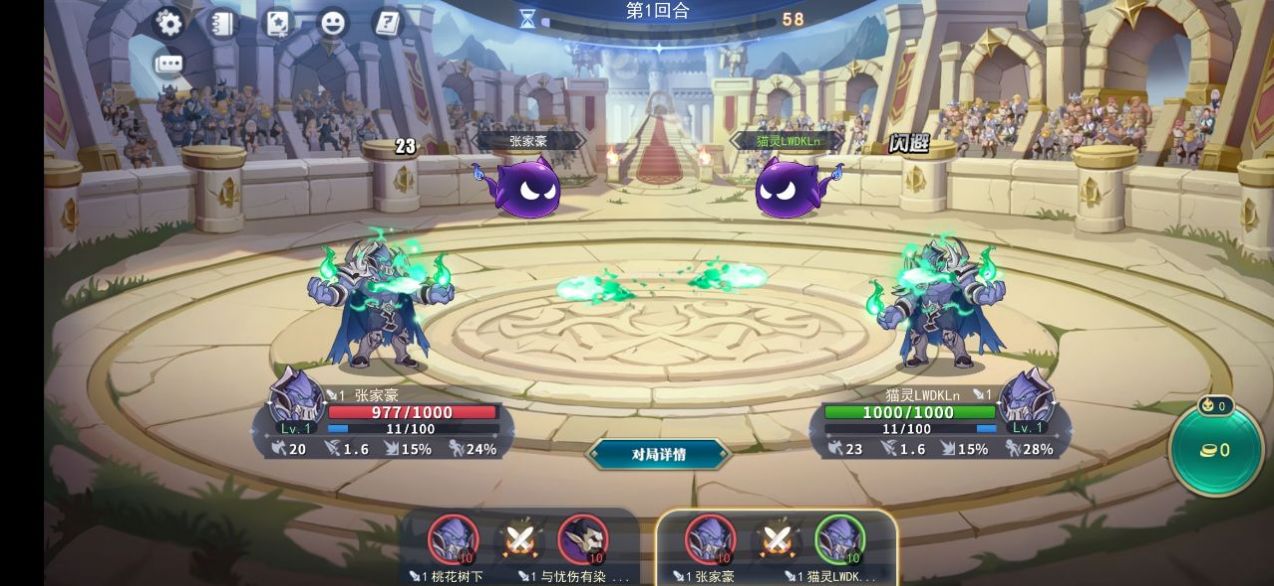The image size is (1274, 586).
Task: Click 张家豪's hero portrait by the red health bar
Action: (x=297, y=398)
